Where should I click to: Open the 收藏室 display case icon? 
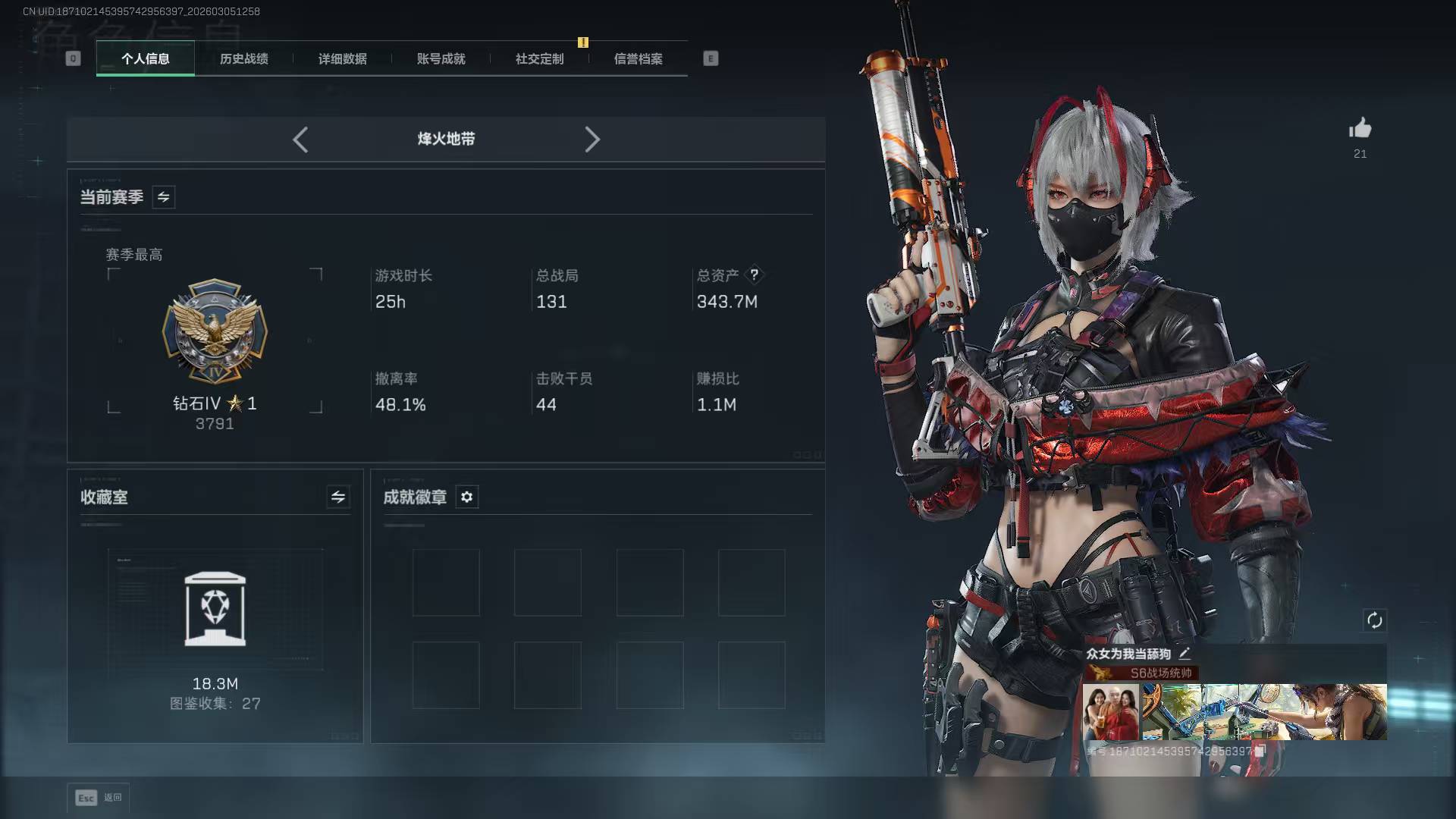215,610
